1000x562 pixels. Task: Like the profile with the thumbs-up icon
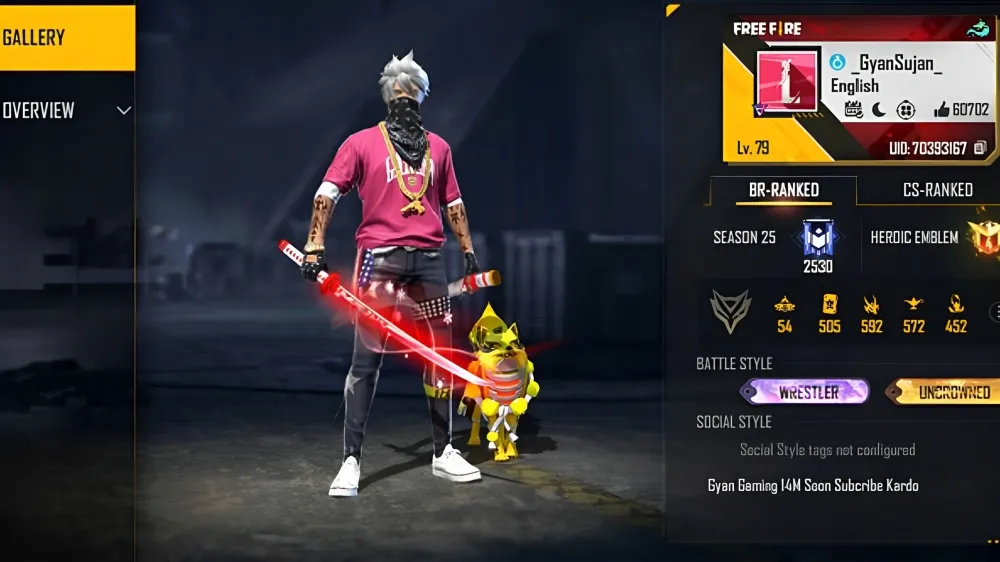click(x=941, y=110)
